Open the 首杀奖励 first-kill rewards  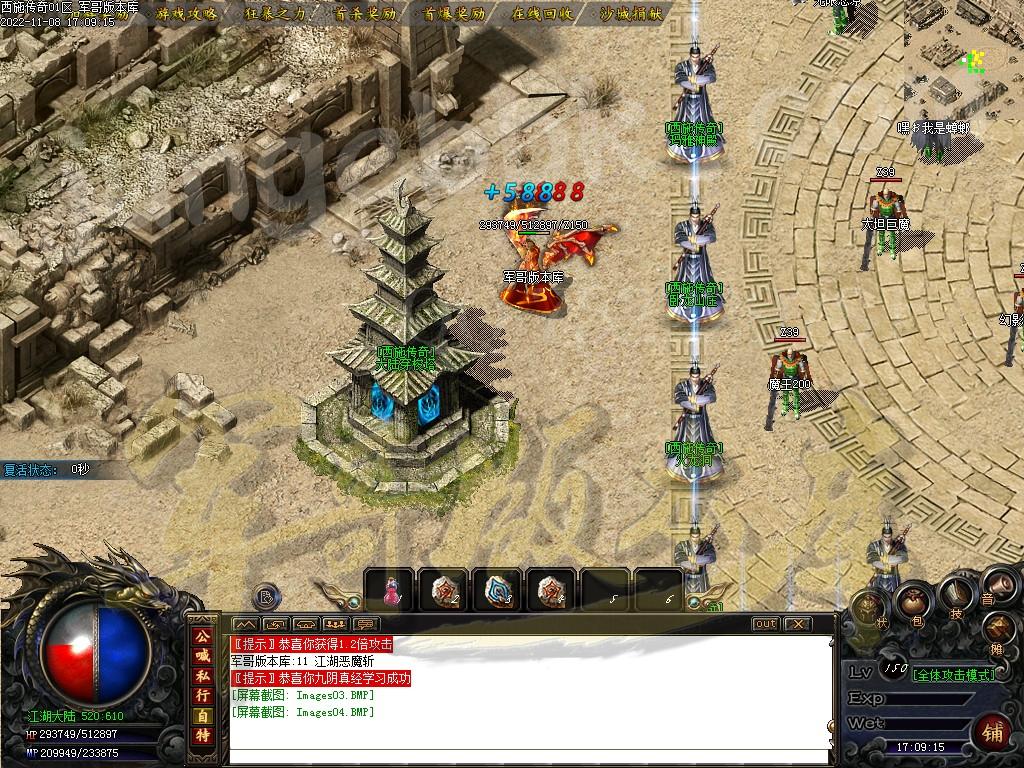pos(364,14)
